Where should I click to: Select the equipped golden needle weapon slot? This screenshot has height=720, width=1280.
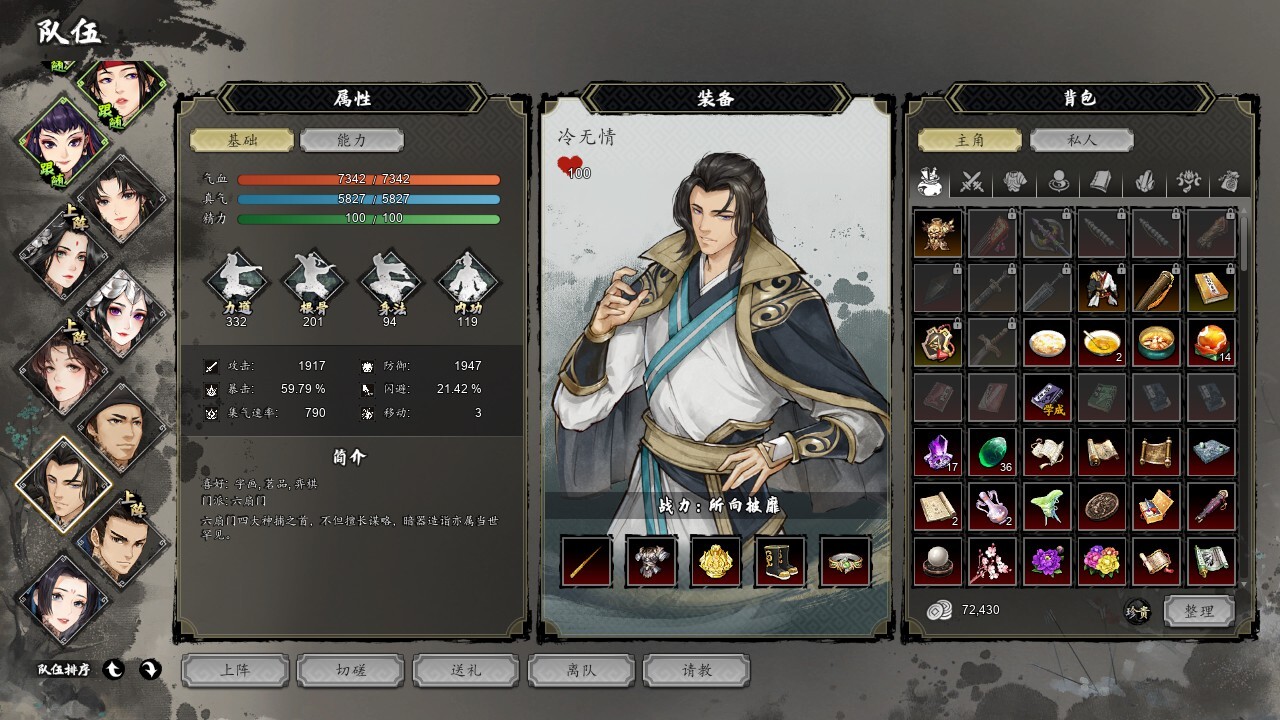coord(586,561)
